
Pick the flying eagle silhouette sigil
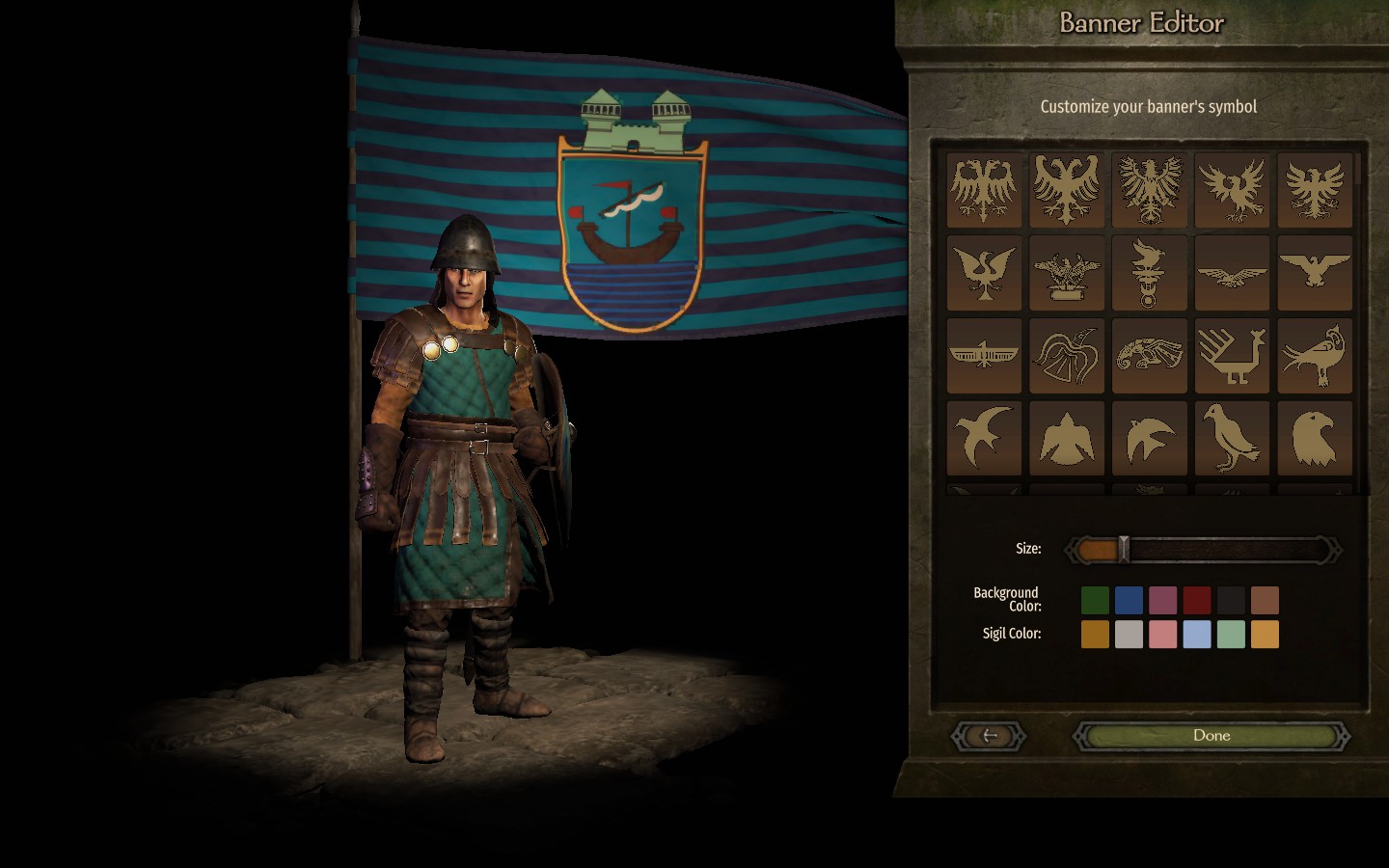point(1232,272)
